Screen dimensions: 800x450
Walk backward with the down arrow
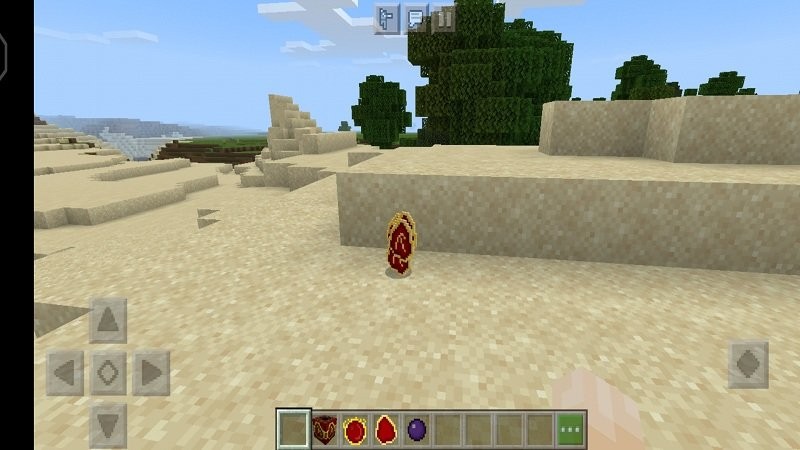pyautogui.click(x=108, y=422)
